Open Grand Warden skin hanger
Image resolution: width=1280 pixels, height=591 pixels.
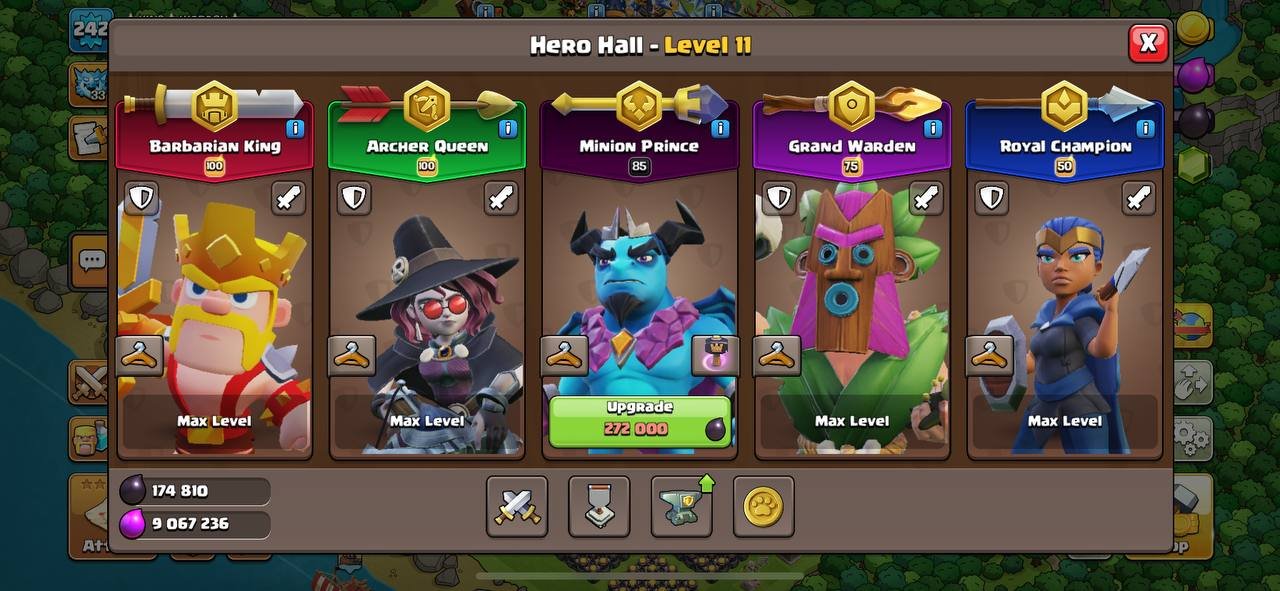click(x=777, y=355)
